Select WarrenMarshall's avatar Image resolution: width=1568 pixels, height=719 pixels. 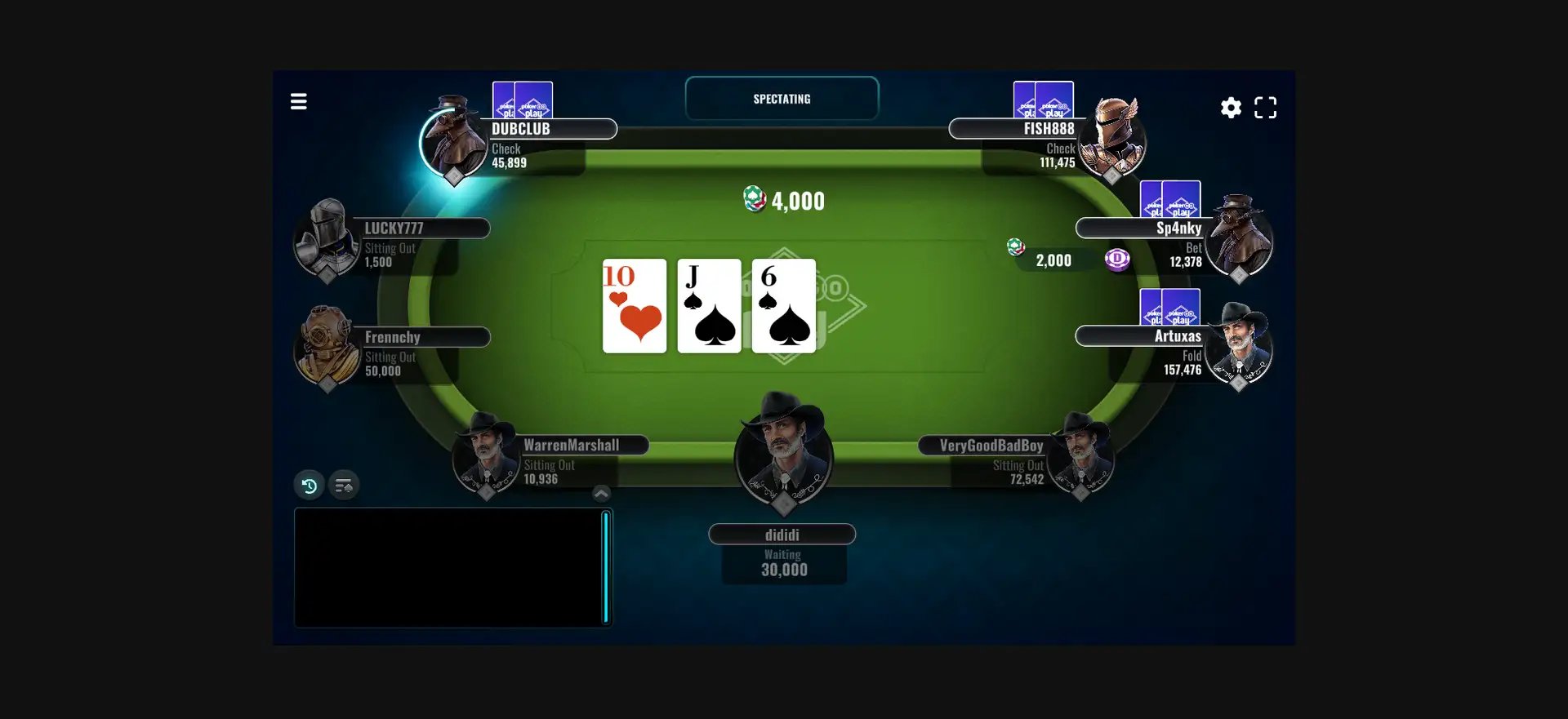pos(487,455)
